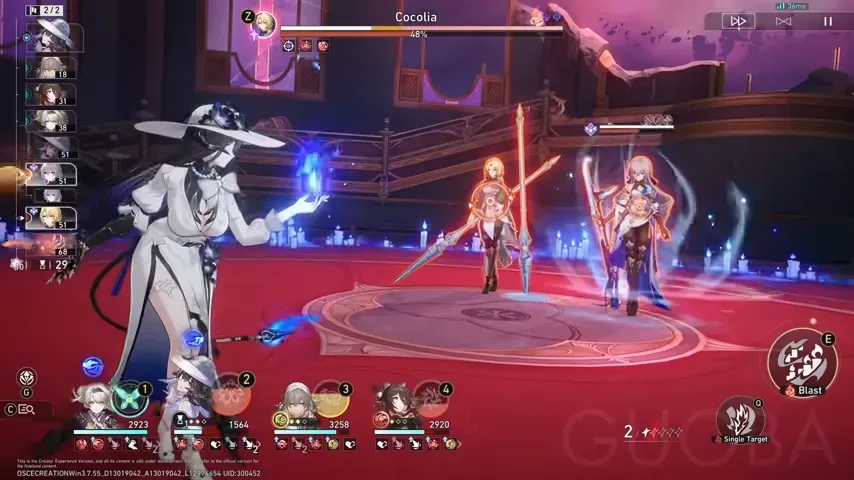This screenshot has height=480, width=854.
Task: Activate the first character's green butterfly ultimate
Action: pos(130,399)
